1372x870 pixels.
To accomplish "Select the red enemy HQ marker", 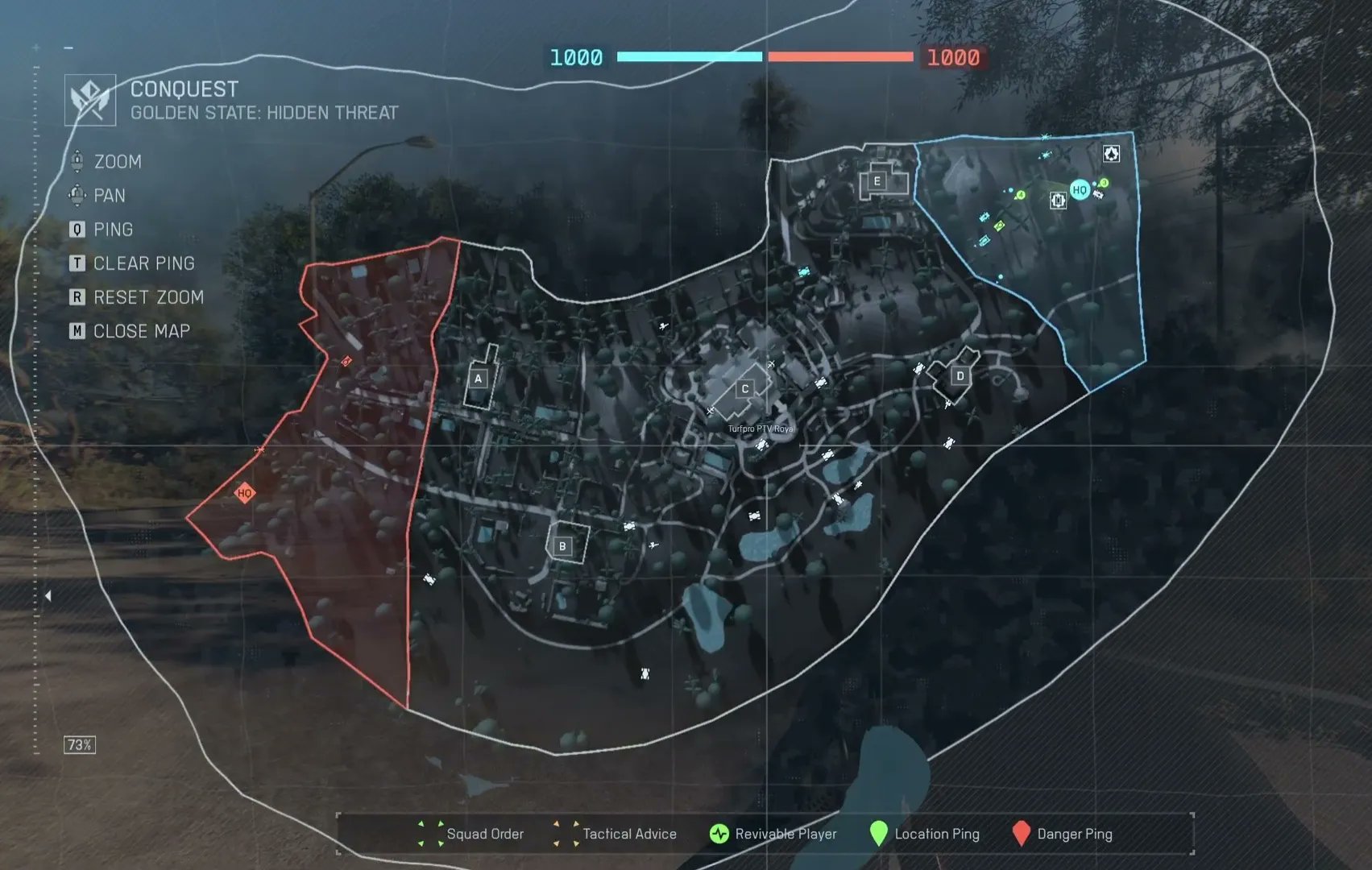I will pos(245,493).
